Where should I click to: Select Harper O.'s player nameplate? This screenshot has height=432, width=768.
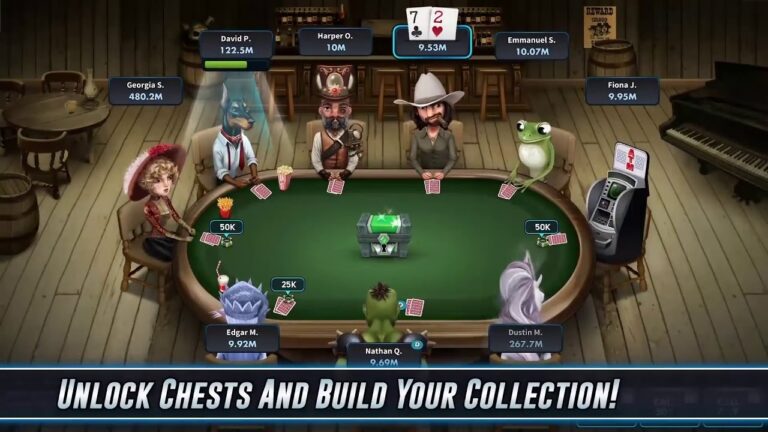pos(335,41)
